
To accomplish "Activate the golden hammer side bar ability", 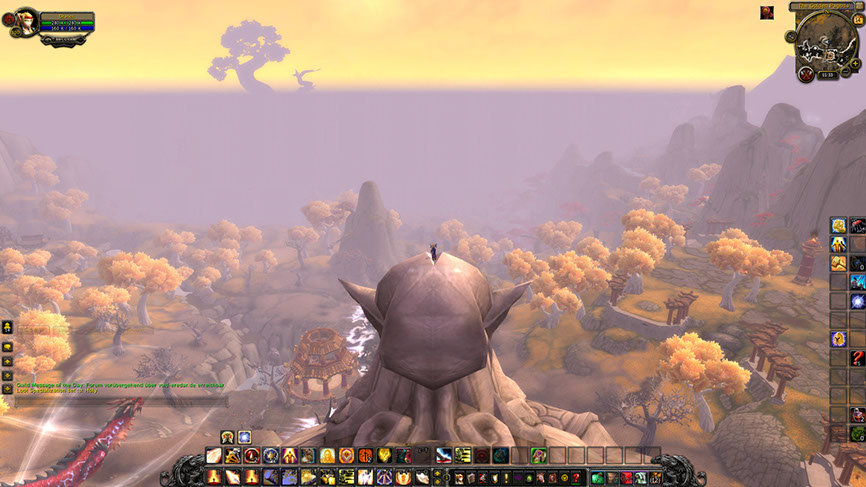I will [838, 263].
